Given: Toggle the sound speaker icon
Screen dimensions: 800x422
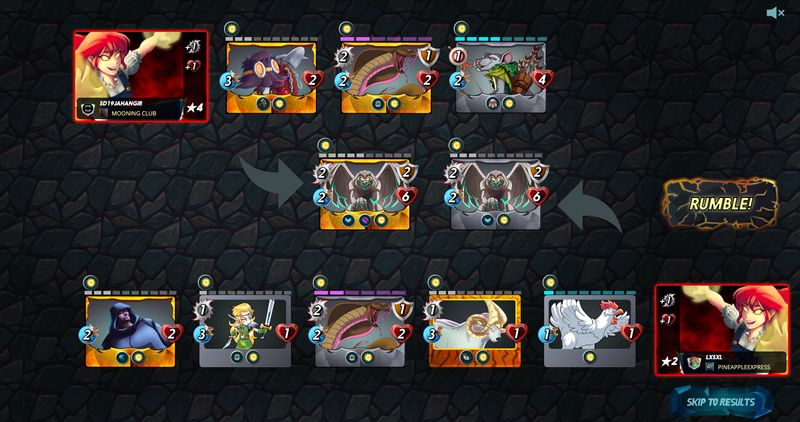Looking at the screenshot, I should click(x=773, y=12).
